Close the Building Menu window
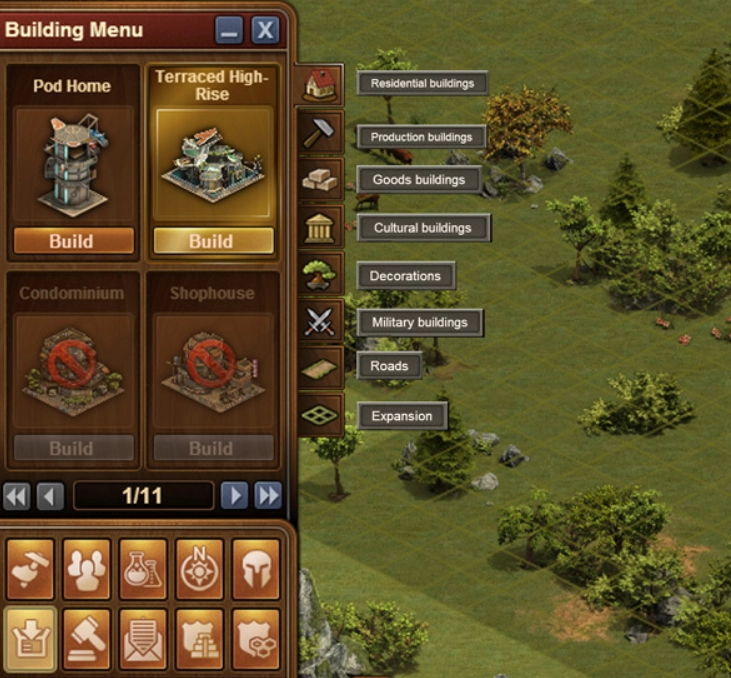Viewport: 731px width, 678px height. tap(264, 31)
